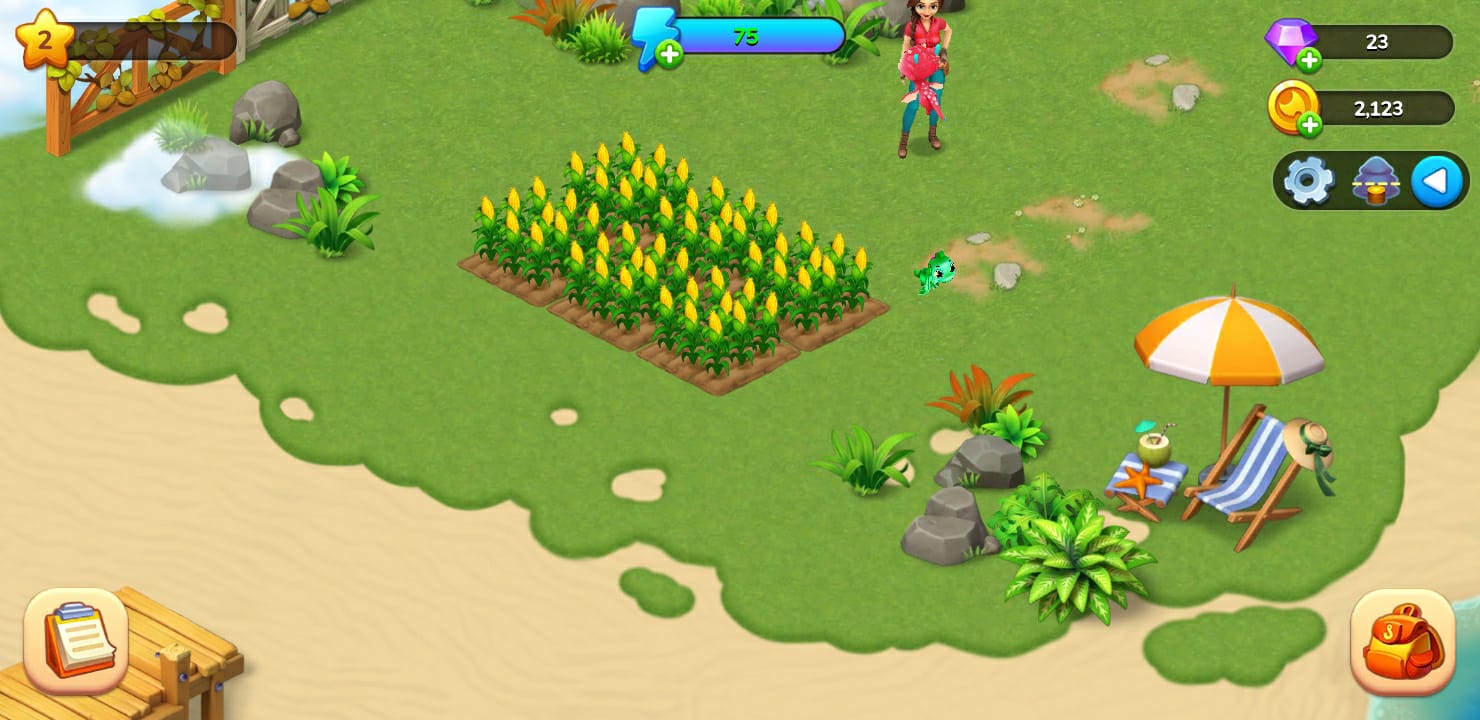Add more energy with plus button
1480x720 pixels.
tap(670, 54)
